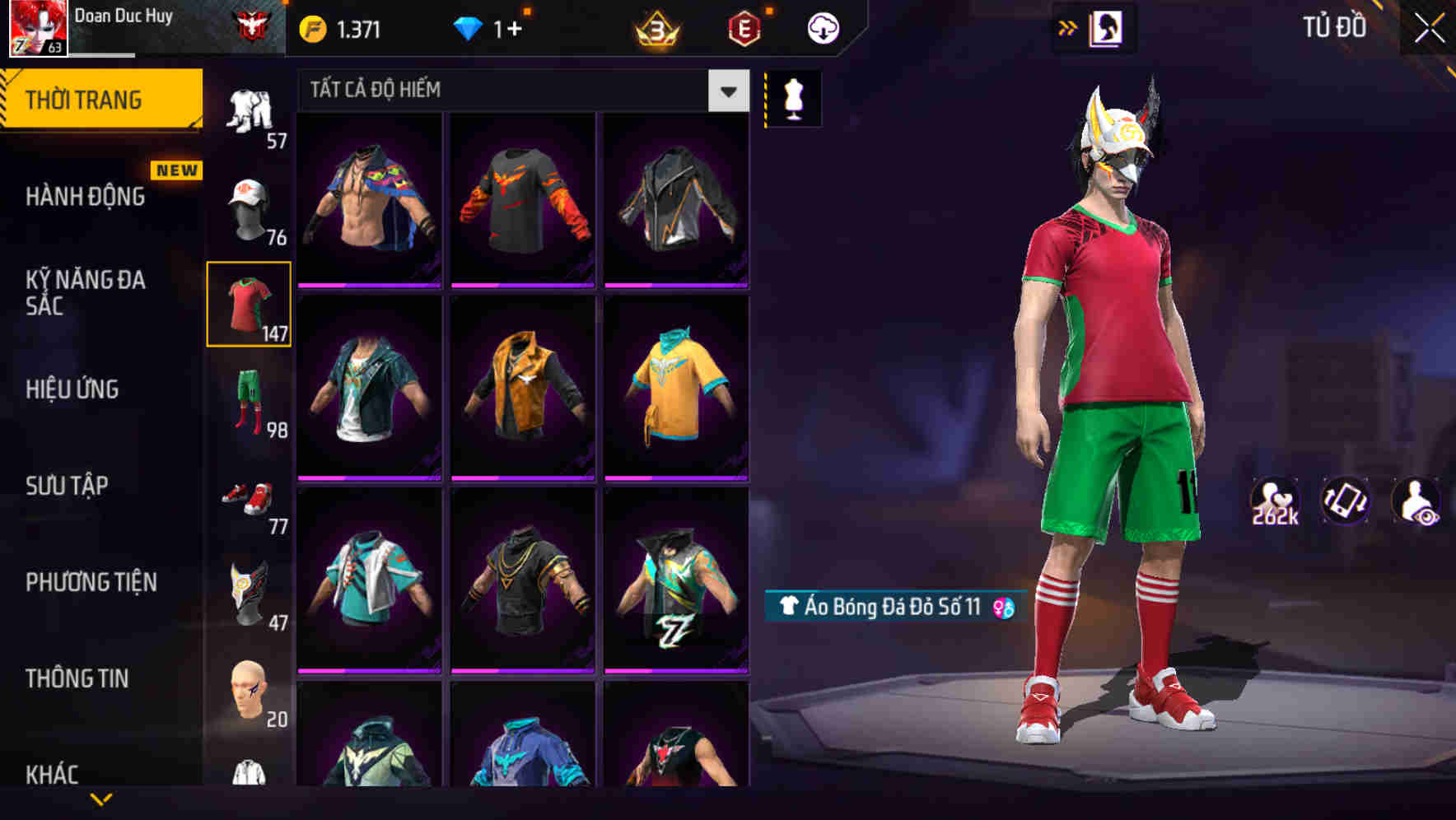
Task: Expand the chevron below KHÁC
Action: [103, 799]
